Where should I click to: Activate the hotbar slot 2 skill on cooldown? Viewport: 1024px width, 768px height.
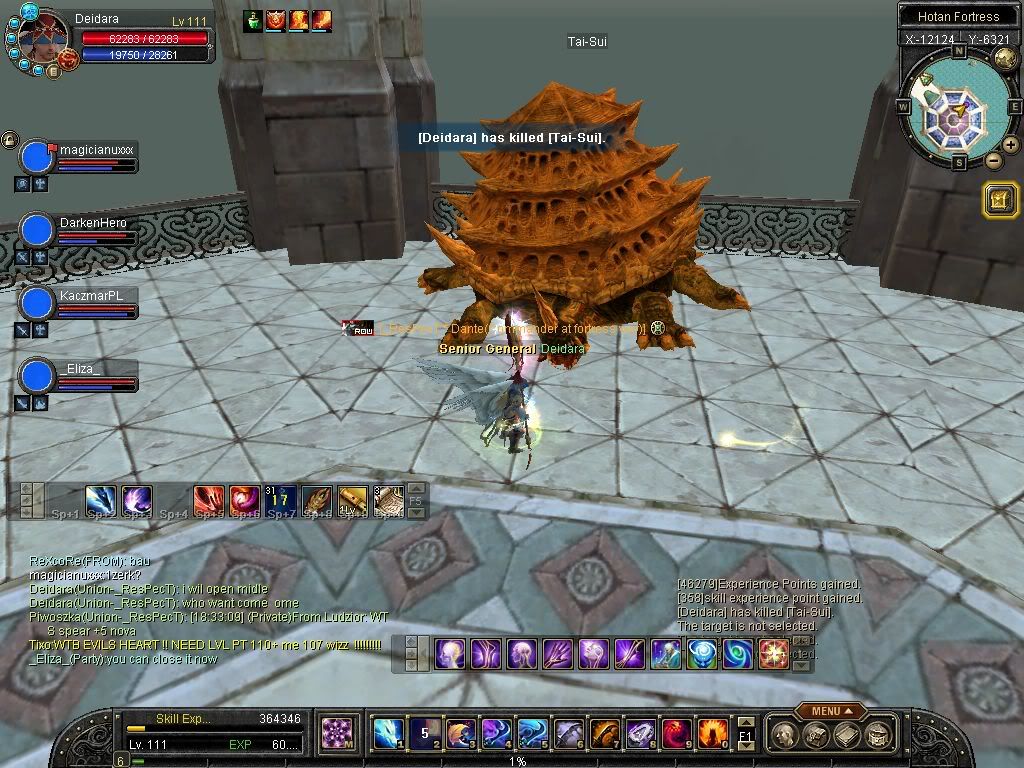click(x=424, y=734)
